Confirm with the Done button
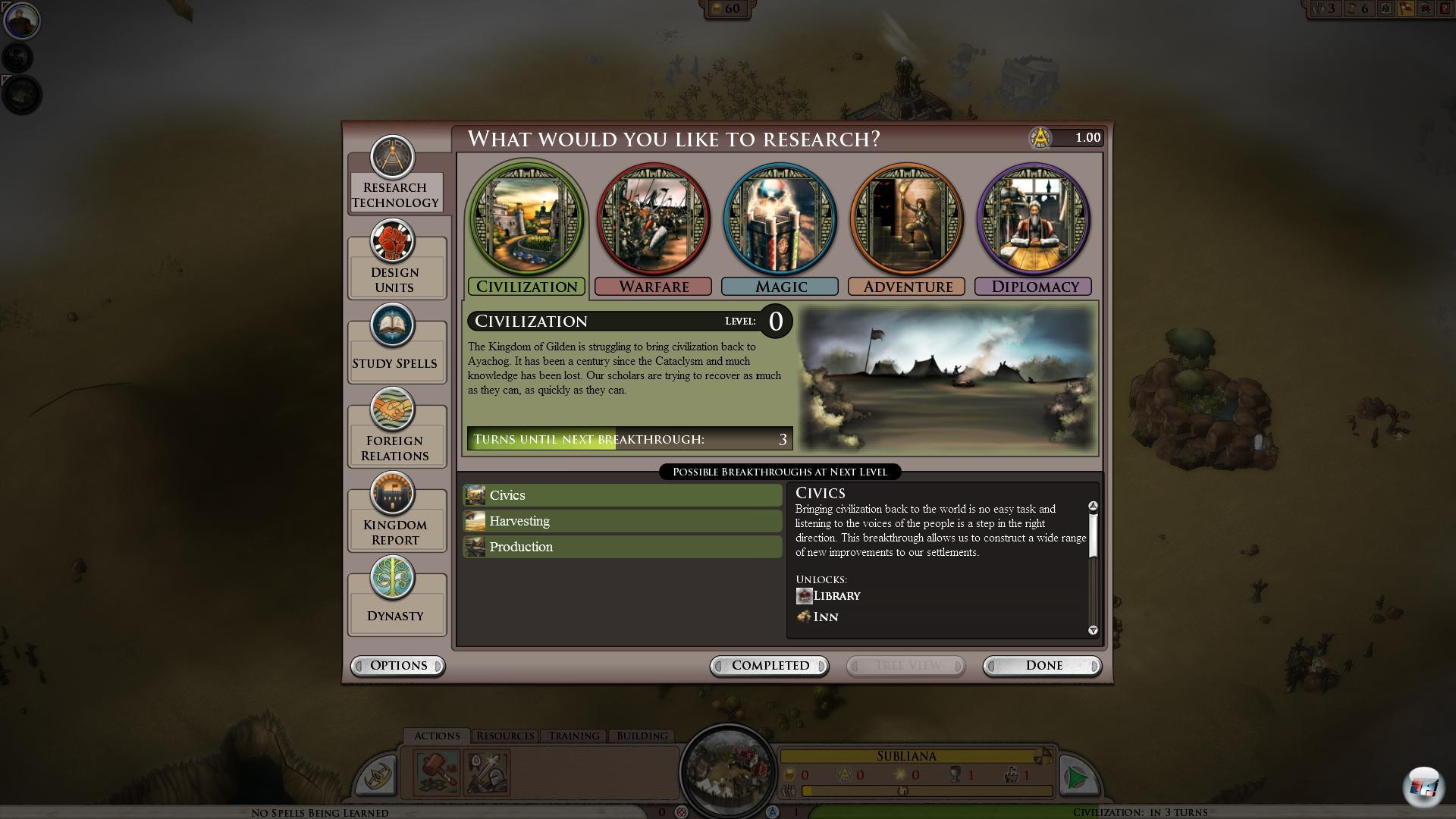This screenshot has width=1456, height=819. [1043, 666]
